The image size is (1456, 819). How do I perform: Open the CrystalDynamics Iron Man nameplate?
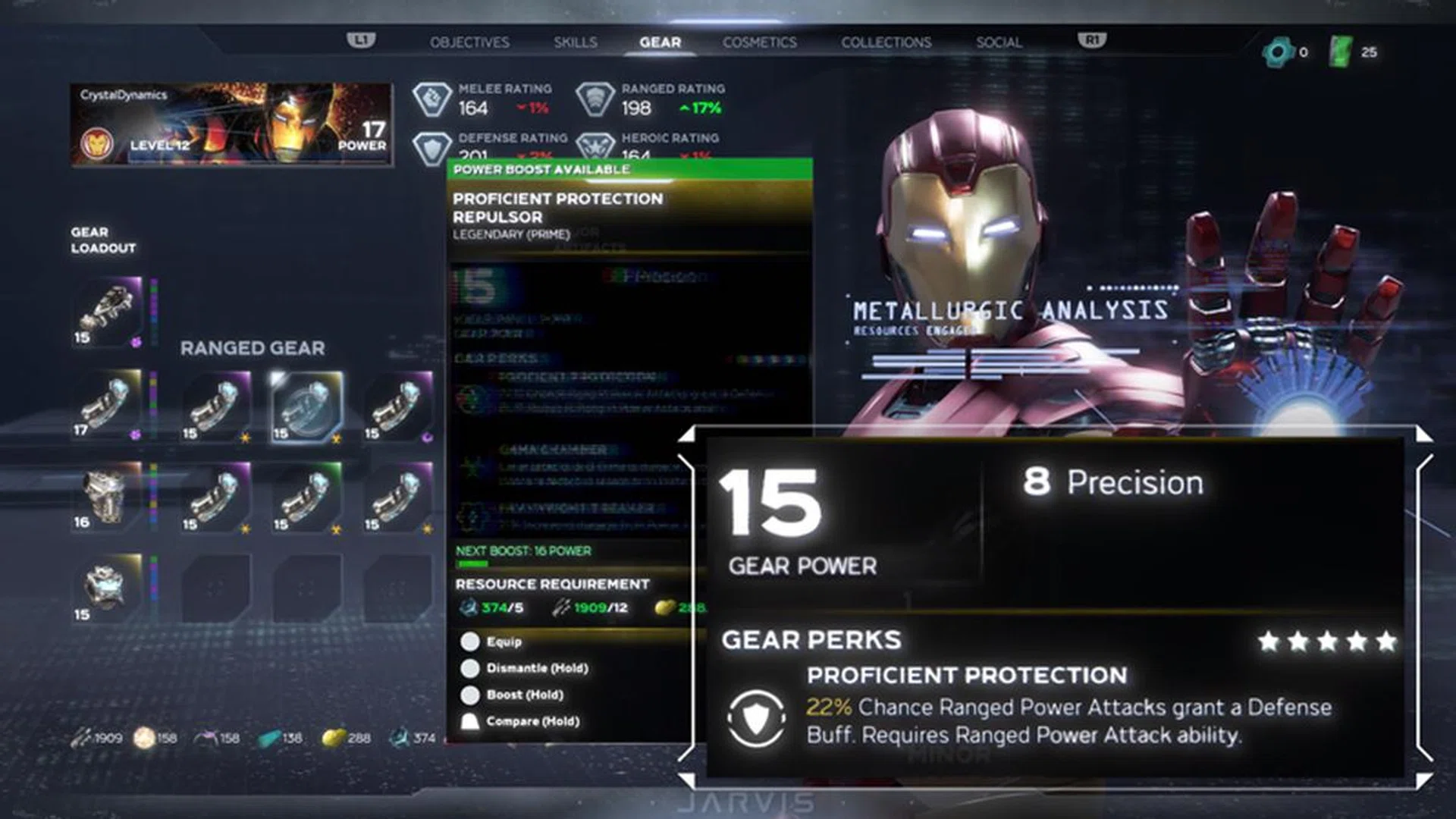click(x=231, y=124)
